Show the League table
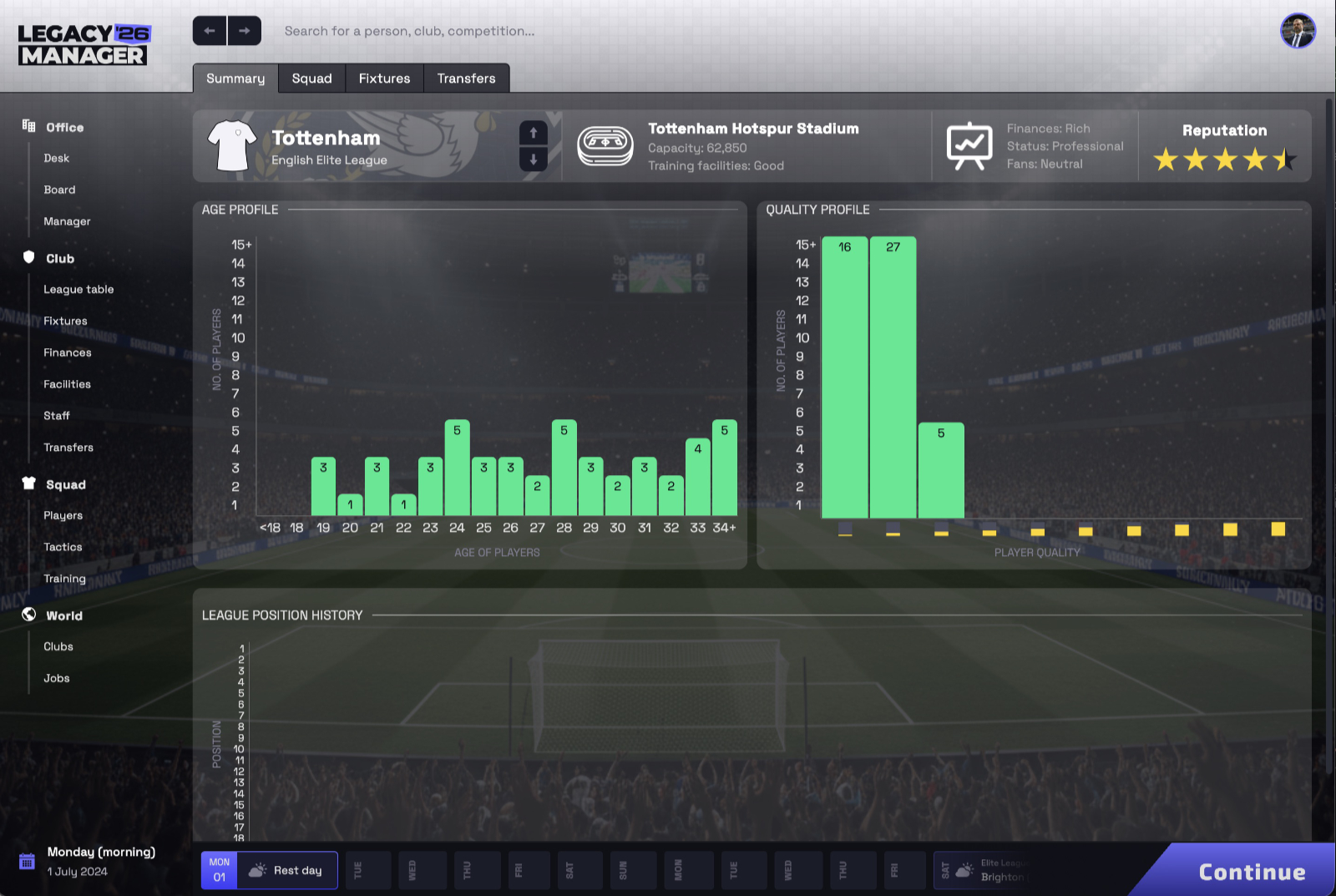Image resolution: width=1336 pixels, height=896 pixels. [x=78, y=289]
